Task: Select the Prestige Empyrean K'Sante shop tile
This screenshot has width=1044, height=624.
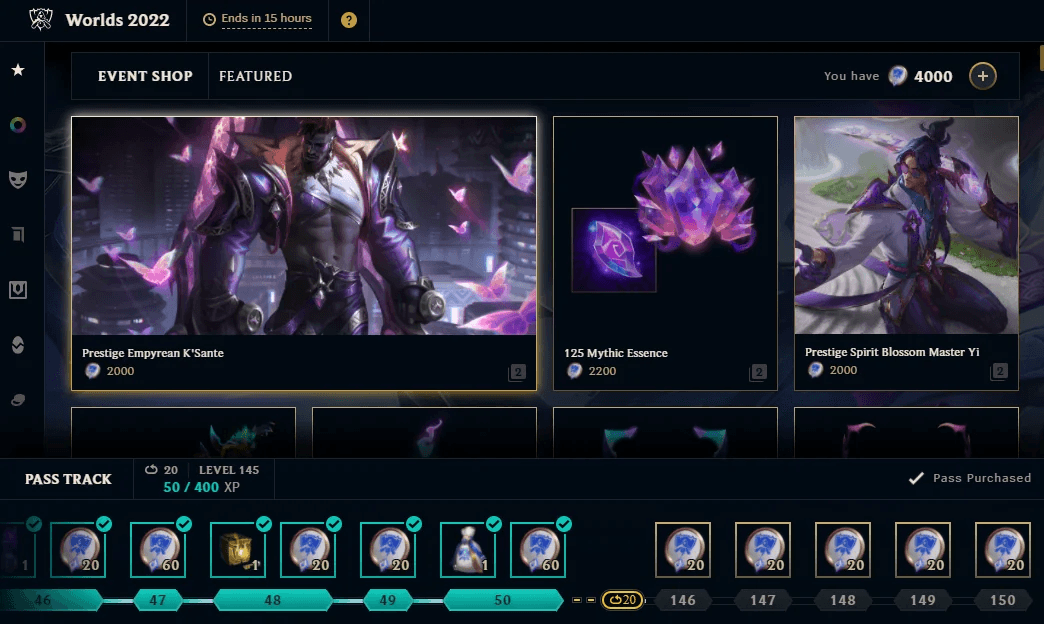Action: [304, 253]
